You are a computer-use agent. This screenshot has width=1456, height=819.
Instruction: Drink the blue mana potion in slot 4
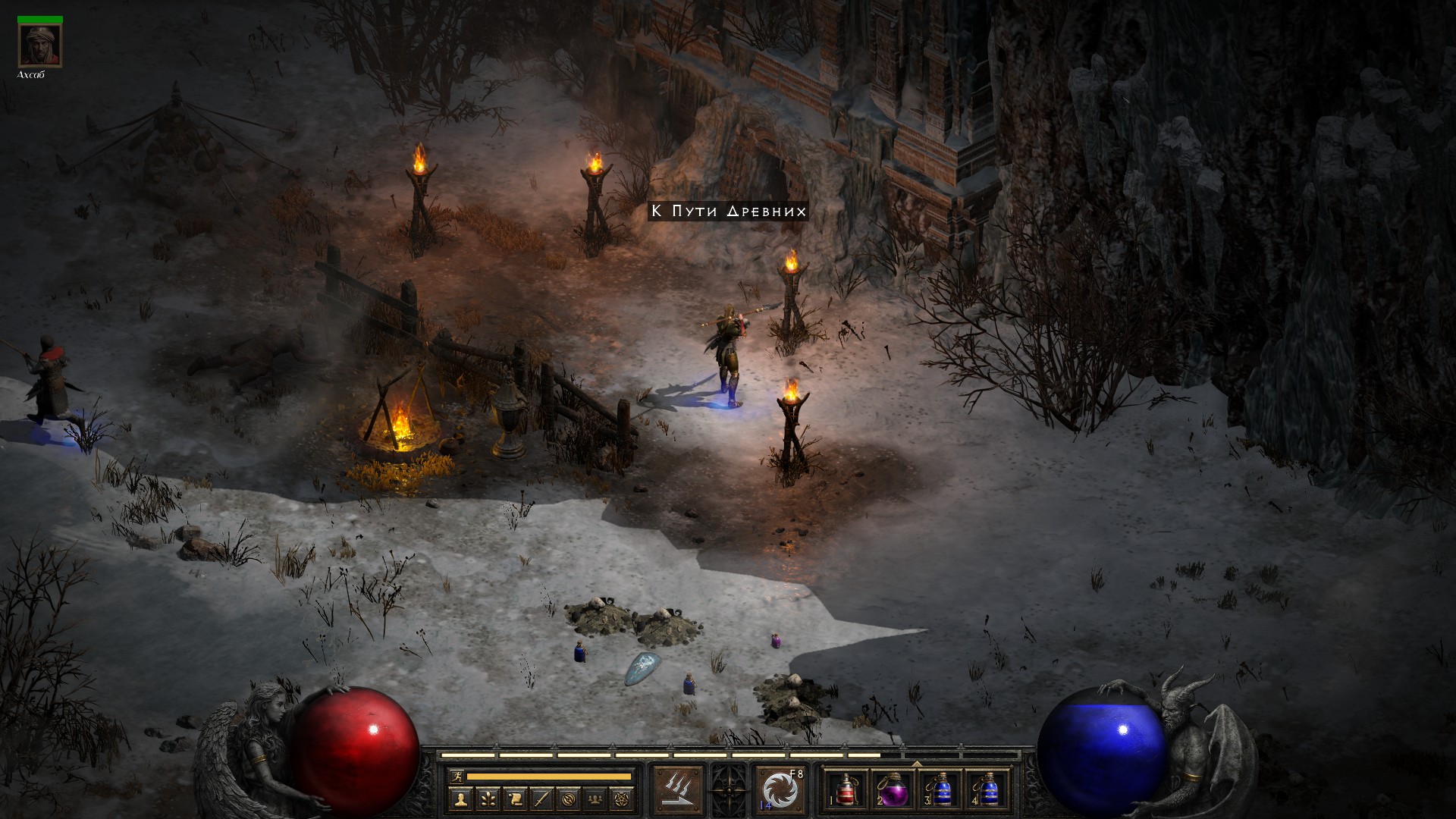coord(987,790)
